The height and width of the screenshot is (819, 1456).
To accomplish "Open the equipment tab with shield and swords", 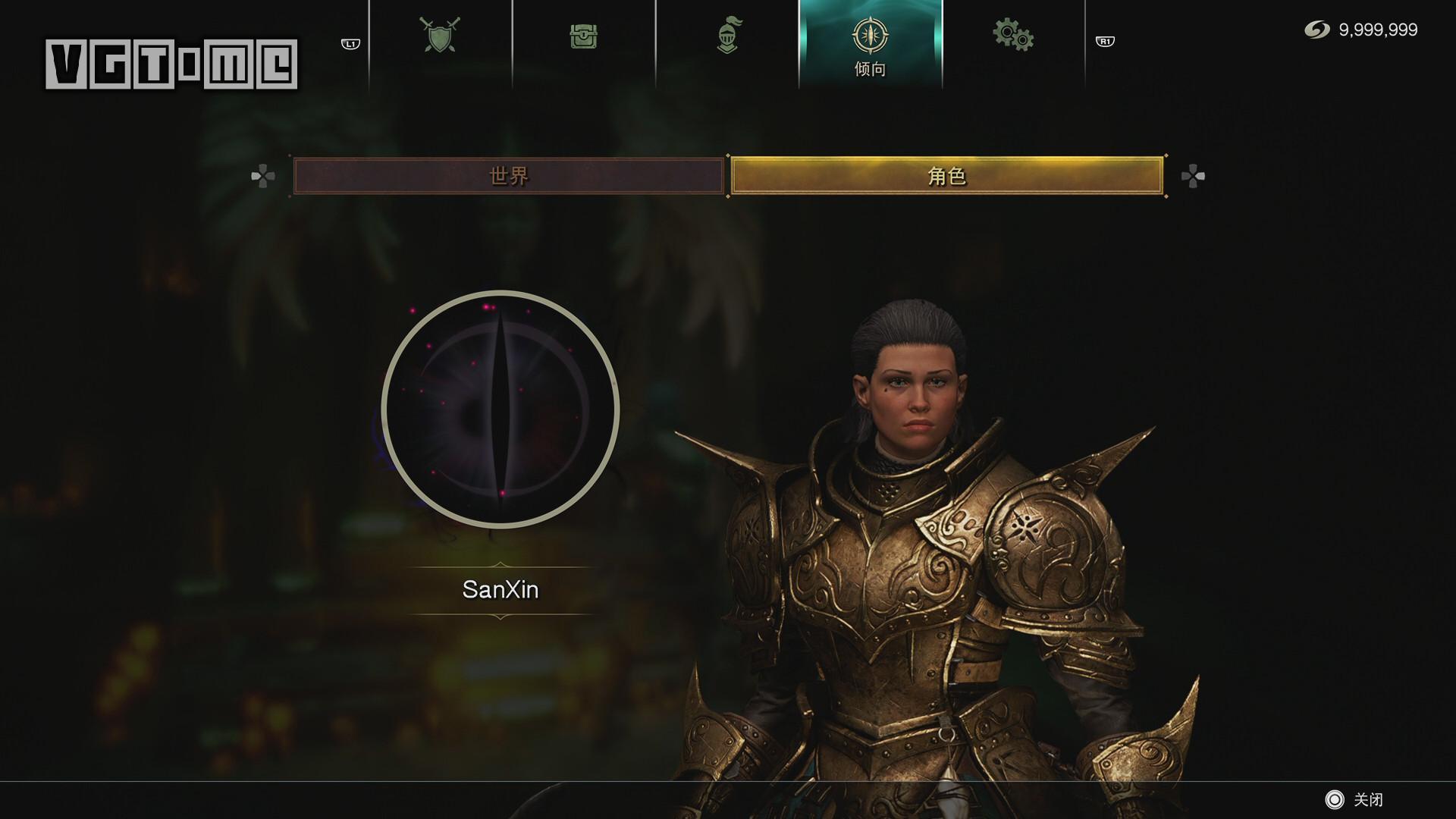I will pos(440,36).
